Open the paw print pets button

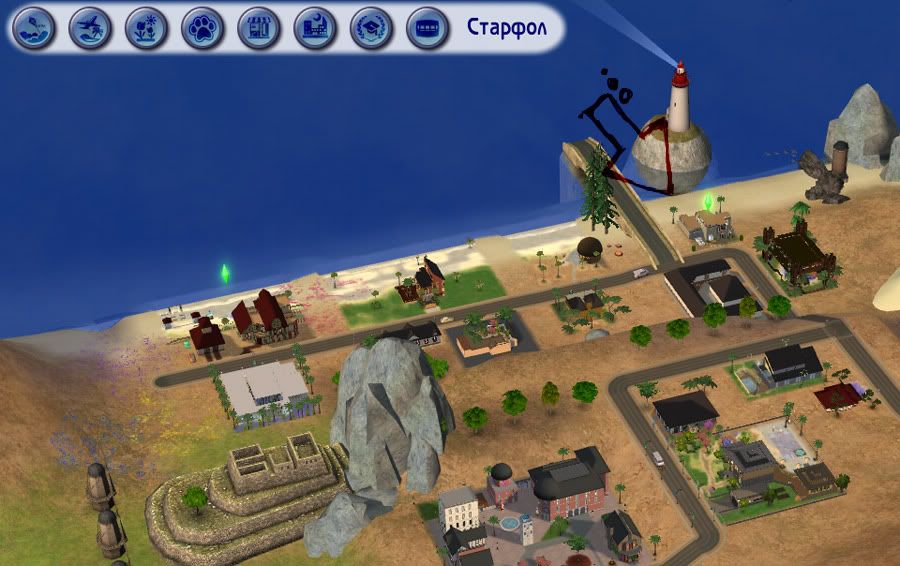point(202,28)
